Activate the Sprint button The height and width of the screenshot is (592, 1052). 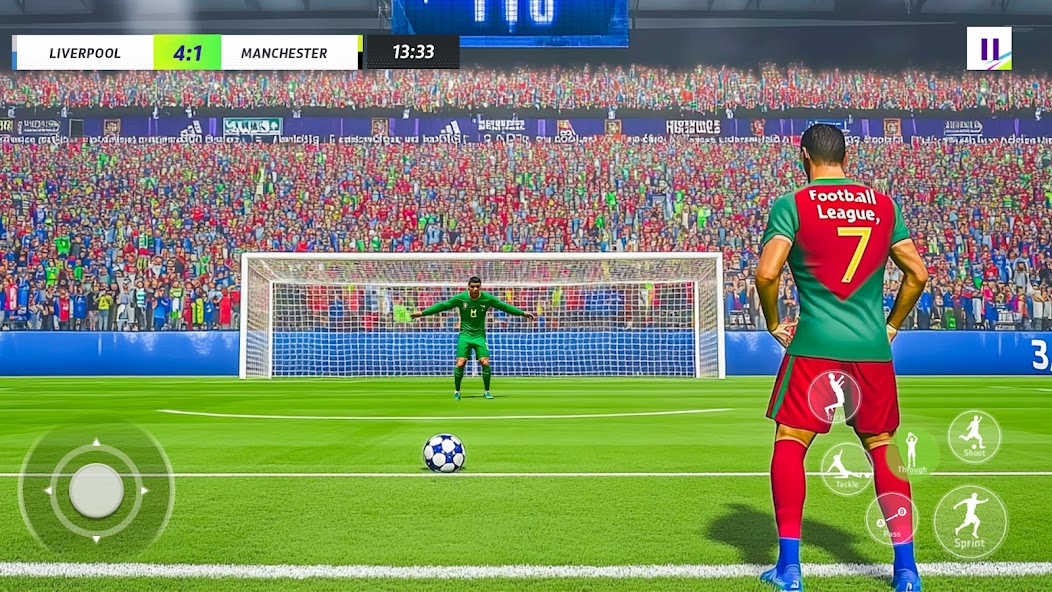[x=970, y=521]
